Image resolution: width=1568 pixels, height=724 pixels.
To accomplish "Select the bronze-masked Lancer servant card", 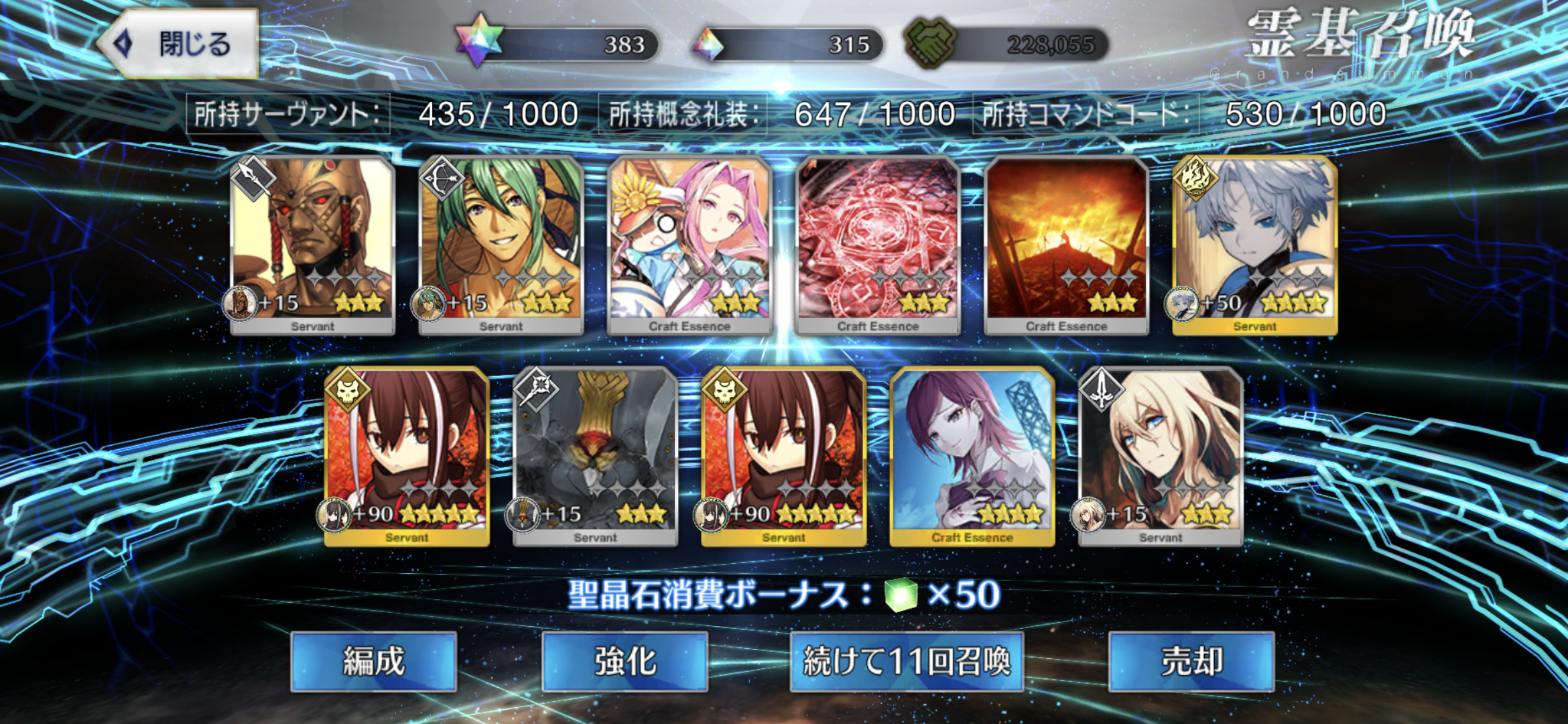I will [x=312, y=245].
